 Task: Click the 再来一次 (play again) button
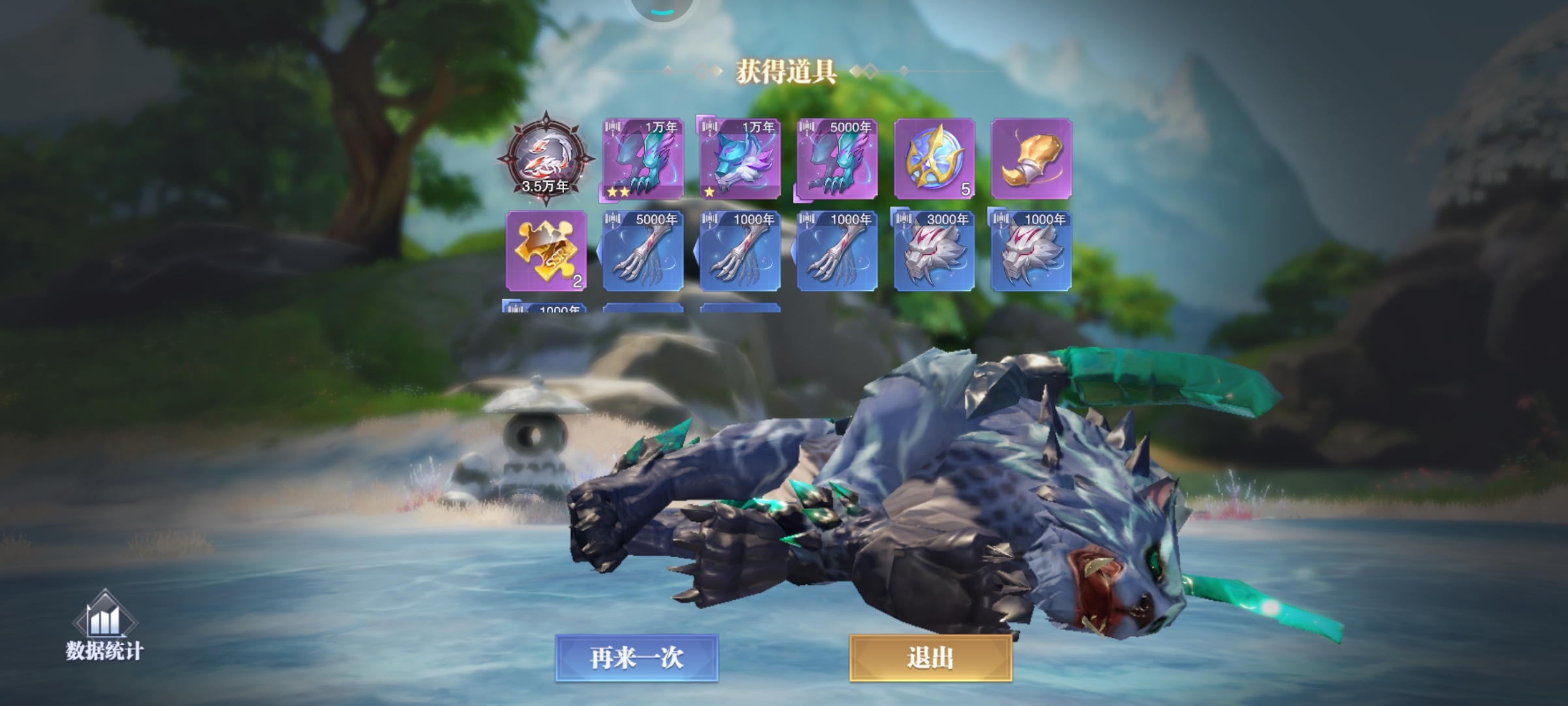tap(637, 658)
